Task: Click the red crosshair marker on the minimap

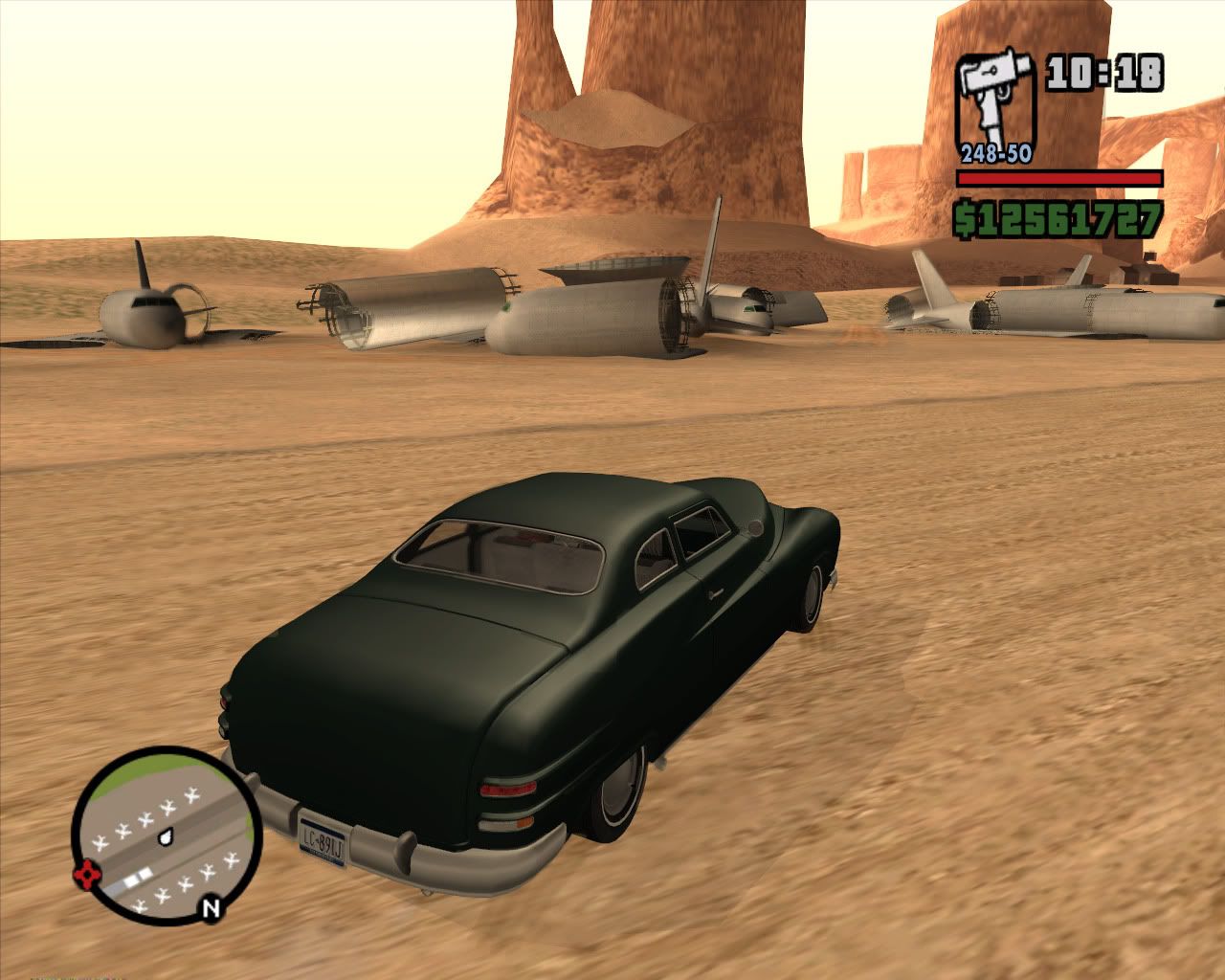Action: 86,874
